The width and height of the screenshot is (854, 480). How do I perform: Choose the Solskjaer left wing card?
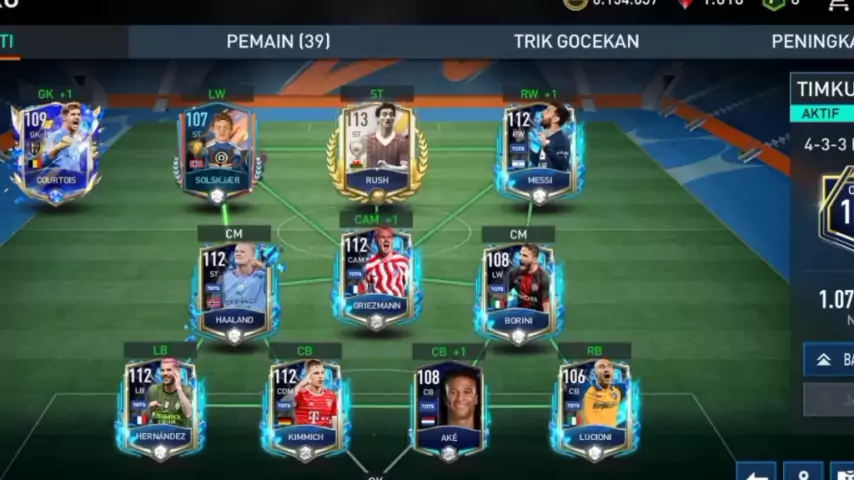tap(217, 152)
